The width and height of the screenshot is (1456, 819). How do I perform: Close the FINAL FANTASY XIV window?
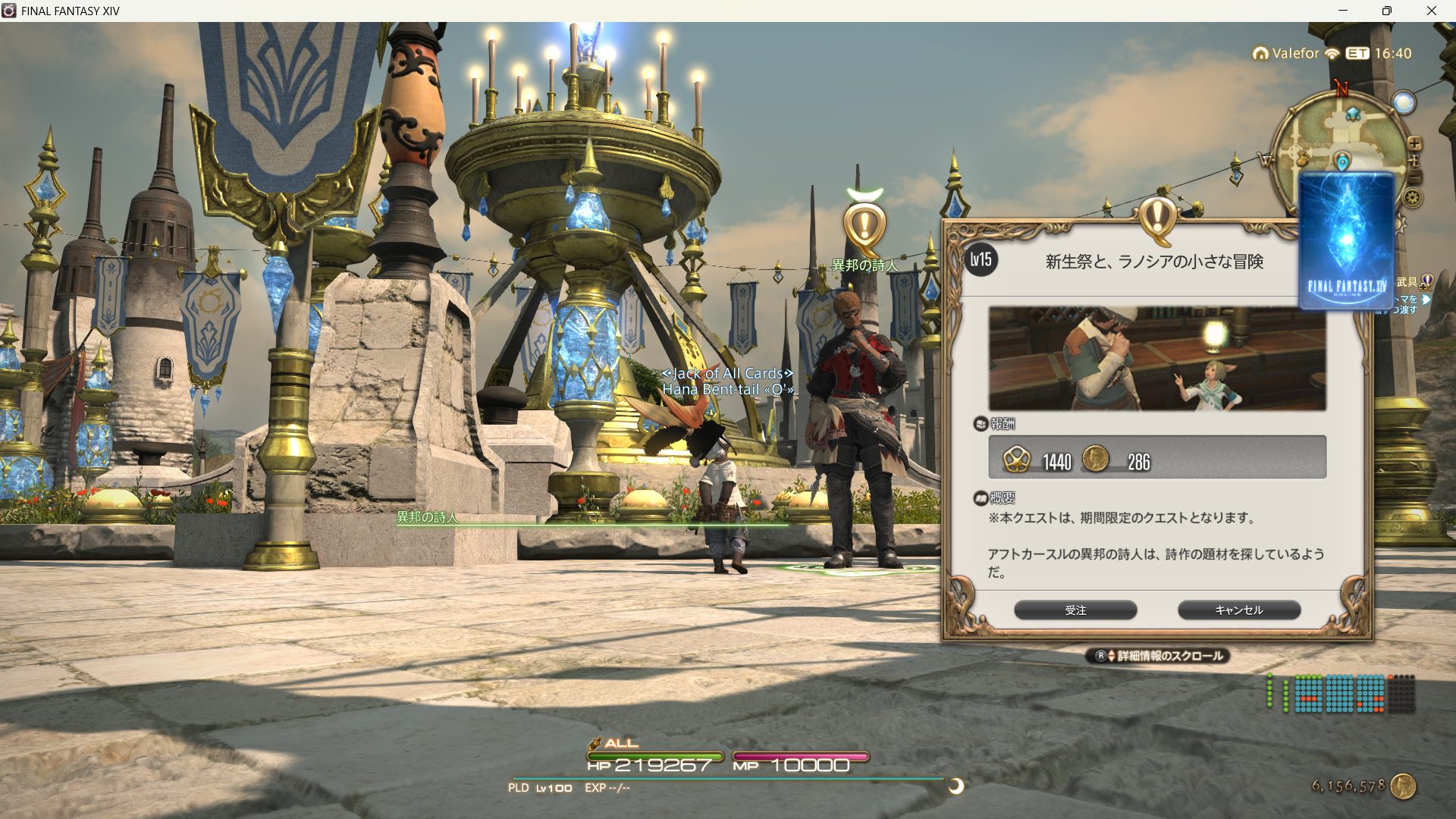tap(1431, 11)
